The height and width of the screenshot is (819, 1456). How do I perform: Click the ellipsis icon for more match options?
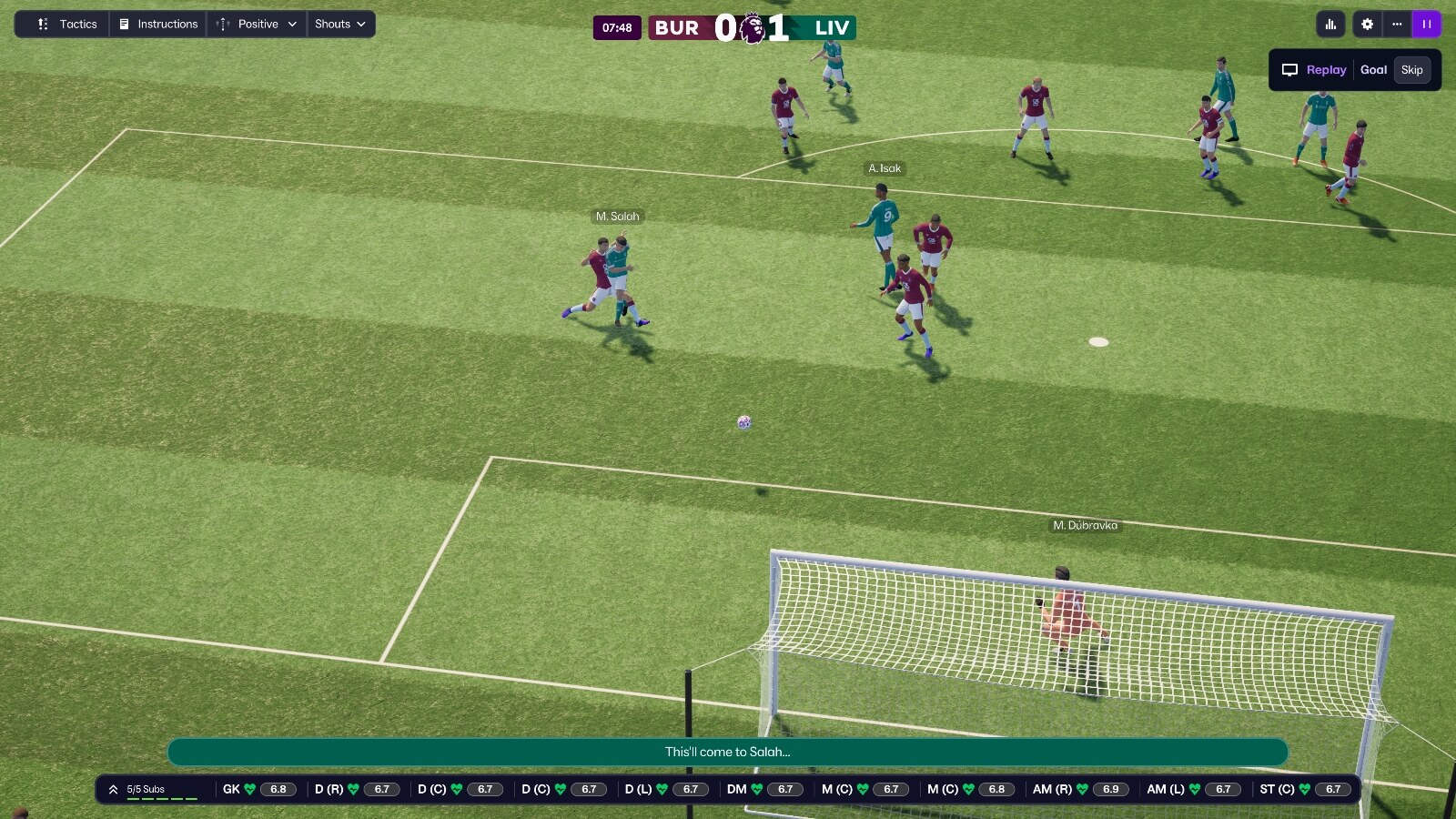1397,24
